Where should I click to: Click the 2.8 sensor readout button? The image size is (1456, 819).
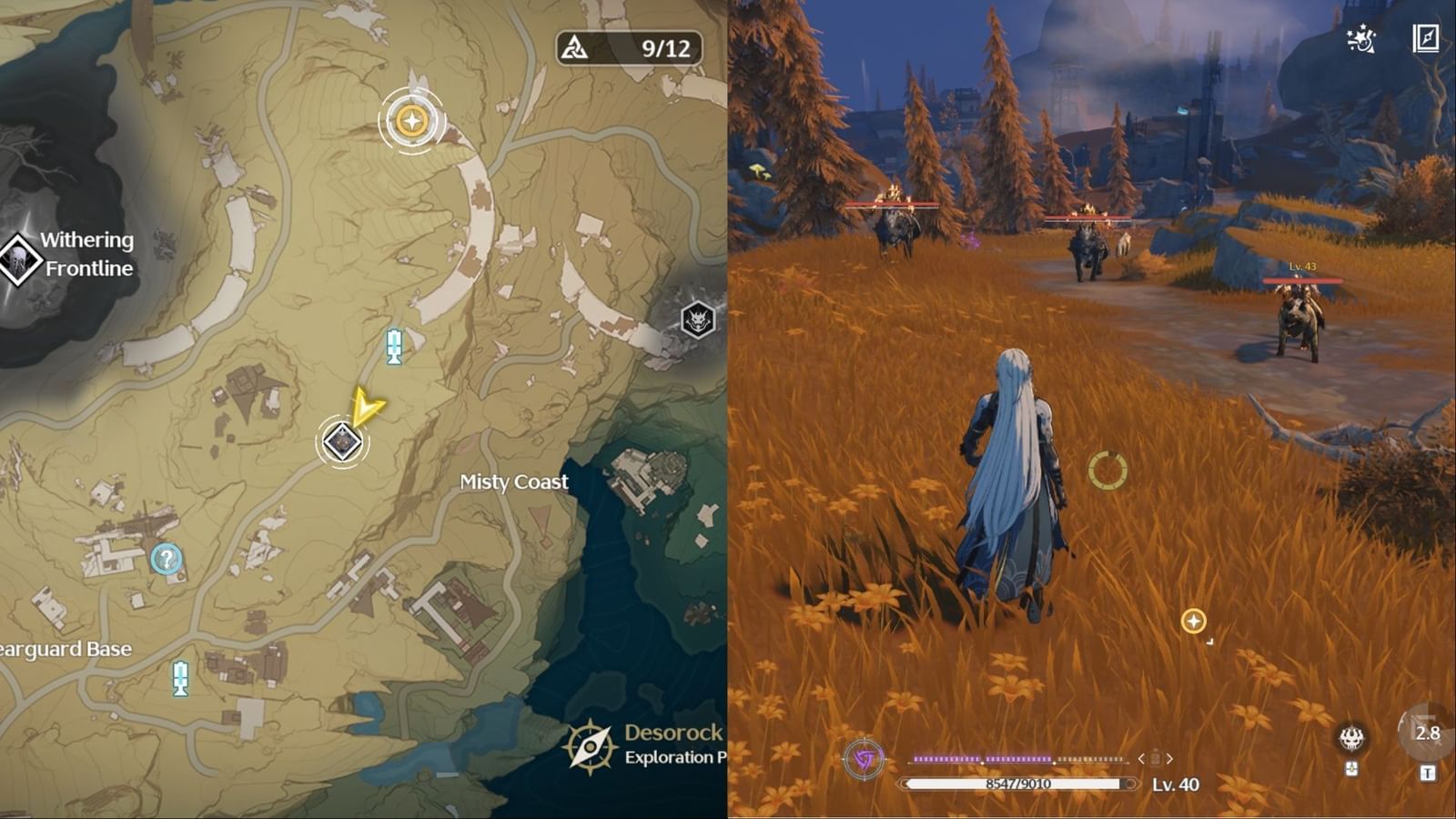(x=1429, y=733)
